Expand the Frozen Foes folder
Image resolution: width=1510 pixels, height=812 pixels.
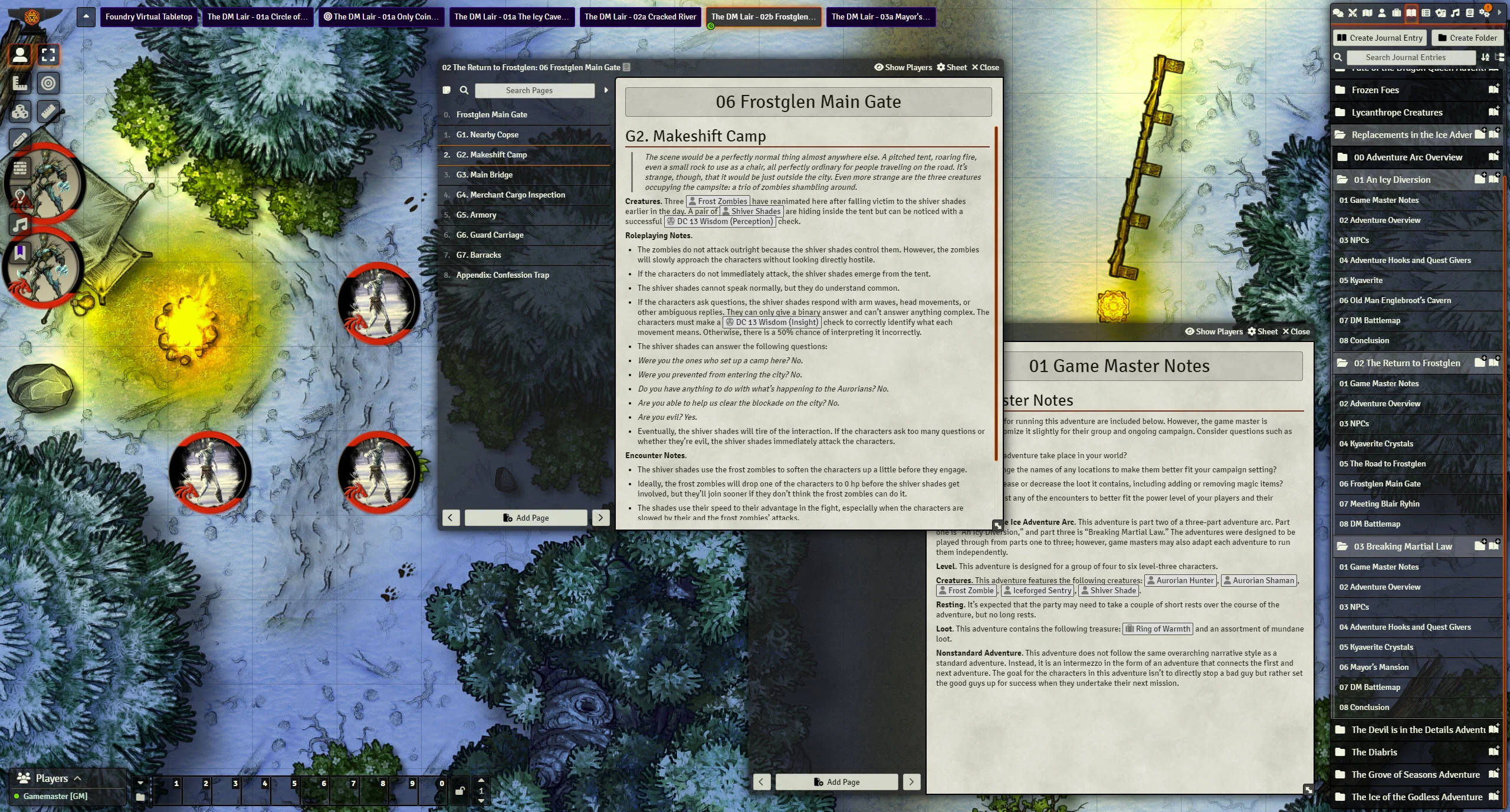1375,90
